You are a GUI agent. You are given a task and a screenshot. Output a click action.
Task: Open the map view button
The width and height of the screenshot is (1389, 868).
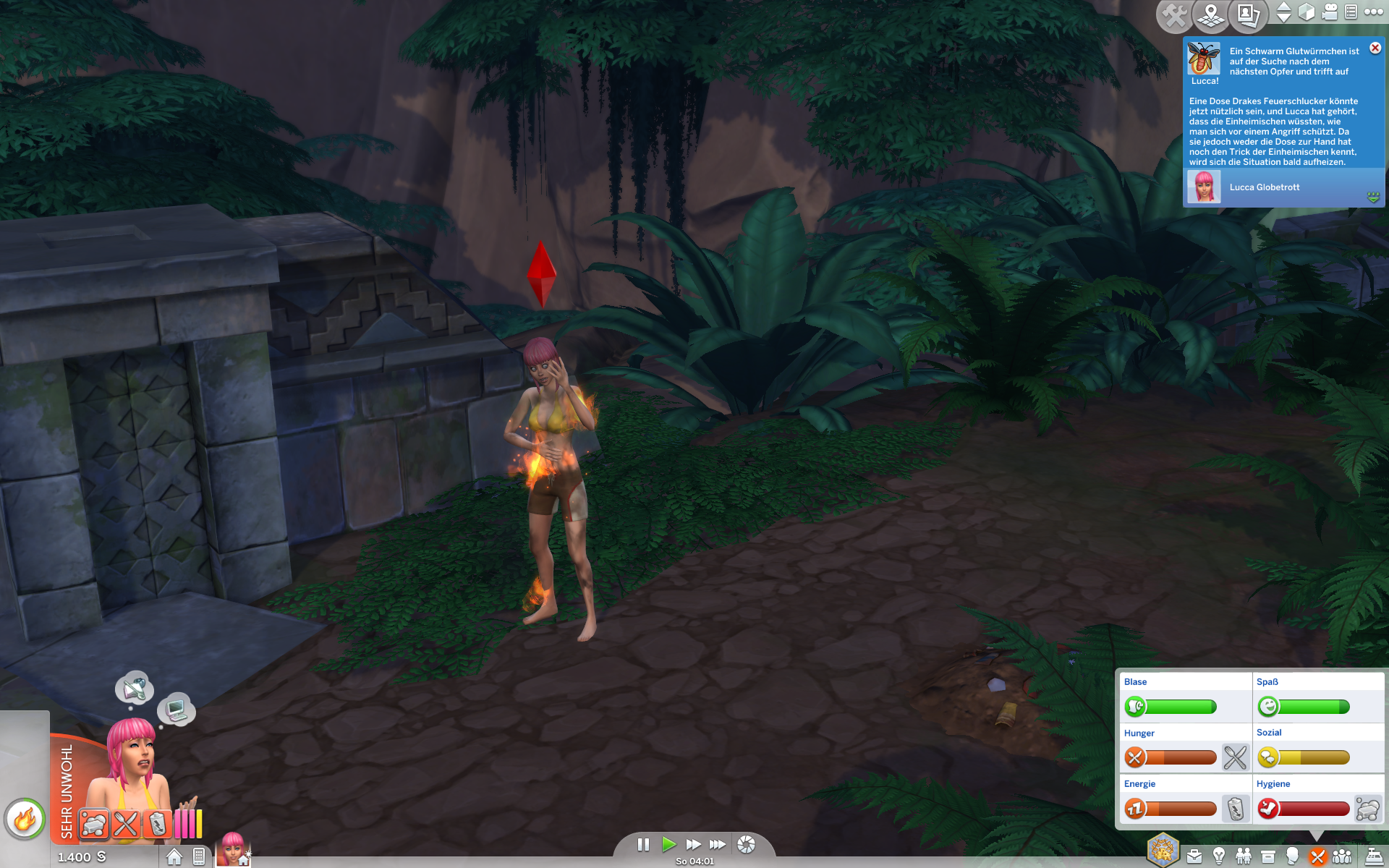point(1211,14)
